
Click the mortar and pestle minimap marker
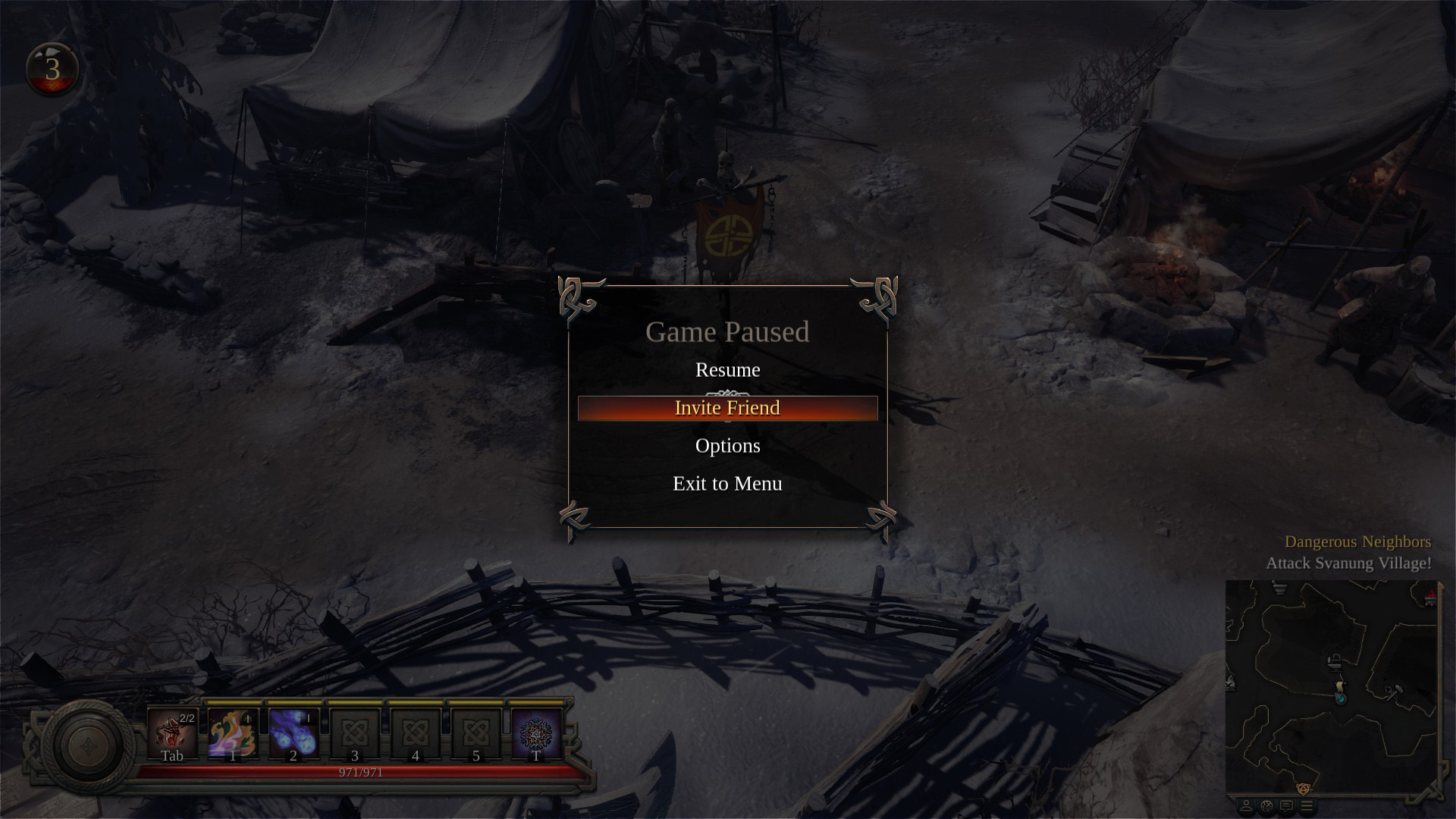[1279, 587]
